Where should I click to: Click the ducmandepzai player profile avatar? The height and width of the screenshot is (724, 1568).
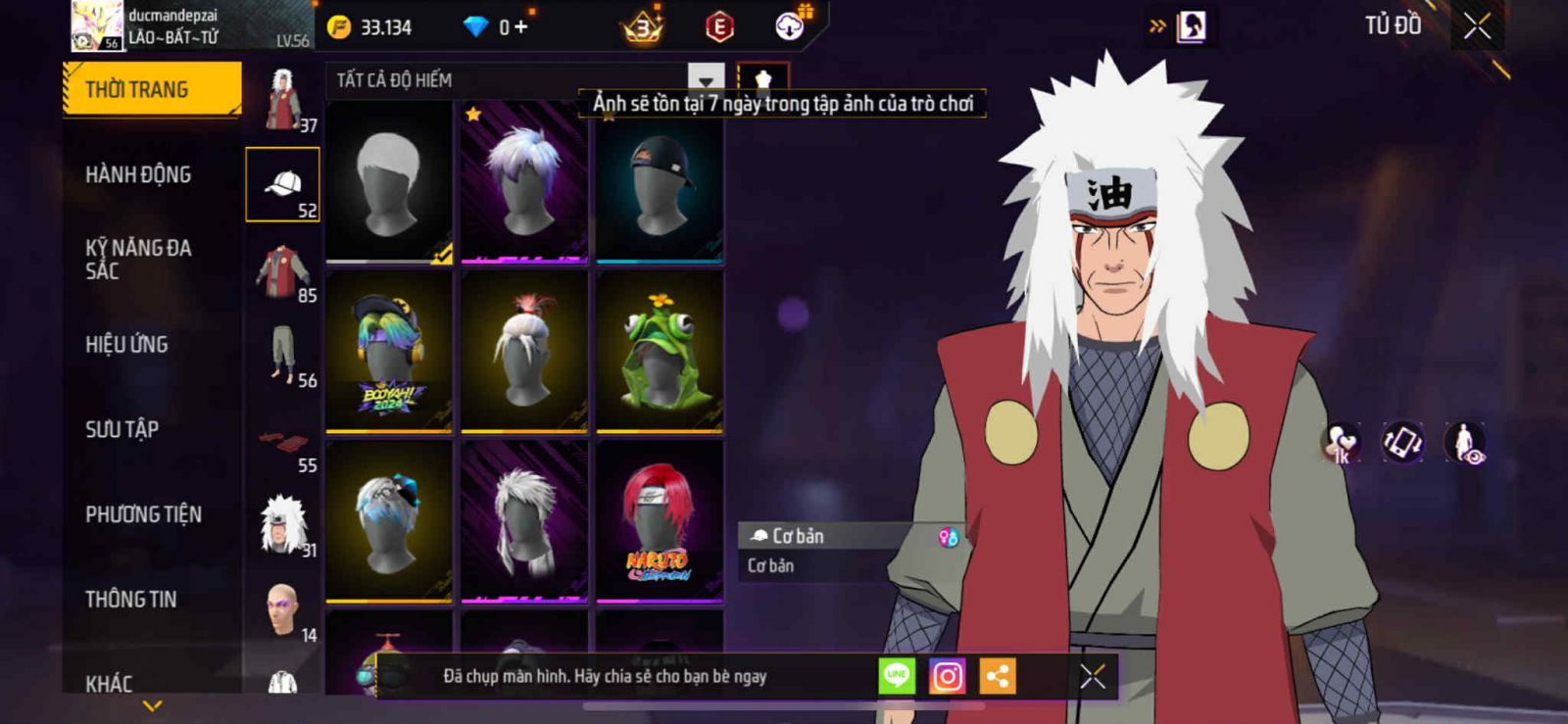[x=97, y=25]
